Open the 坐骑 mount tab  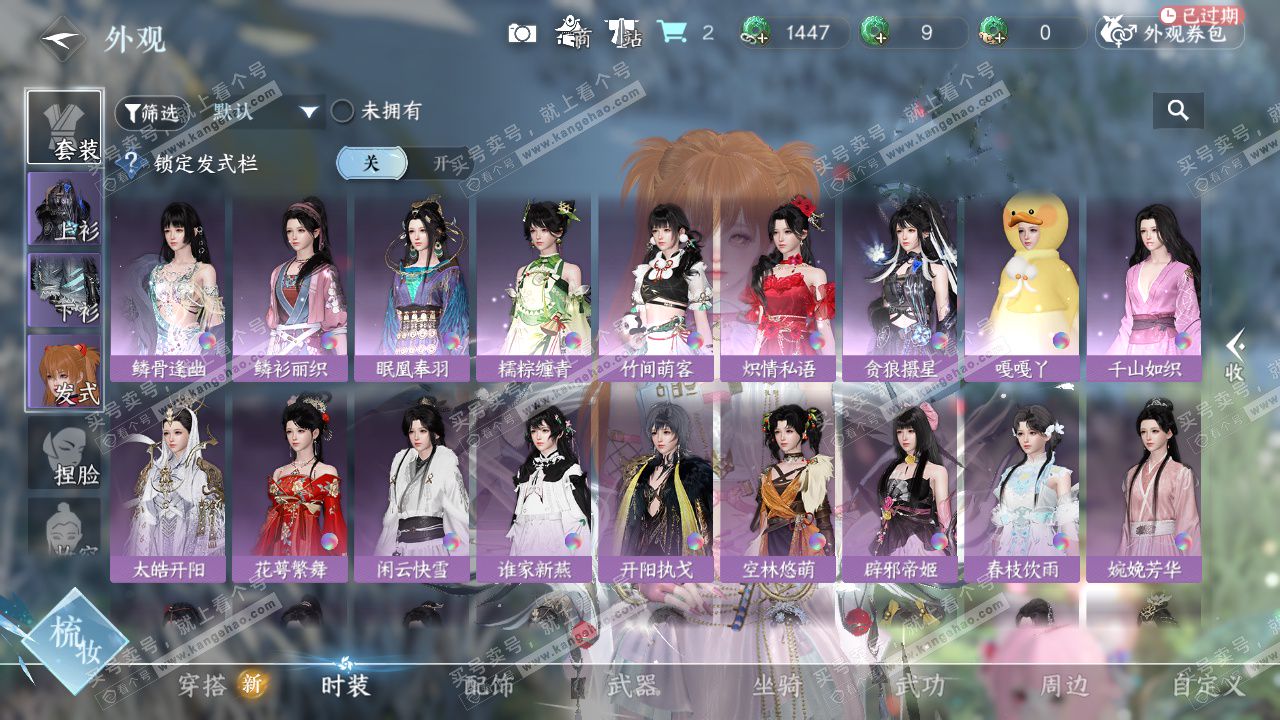(x=777, y=685)
